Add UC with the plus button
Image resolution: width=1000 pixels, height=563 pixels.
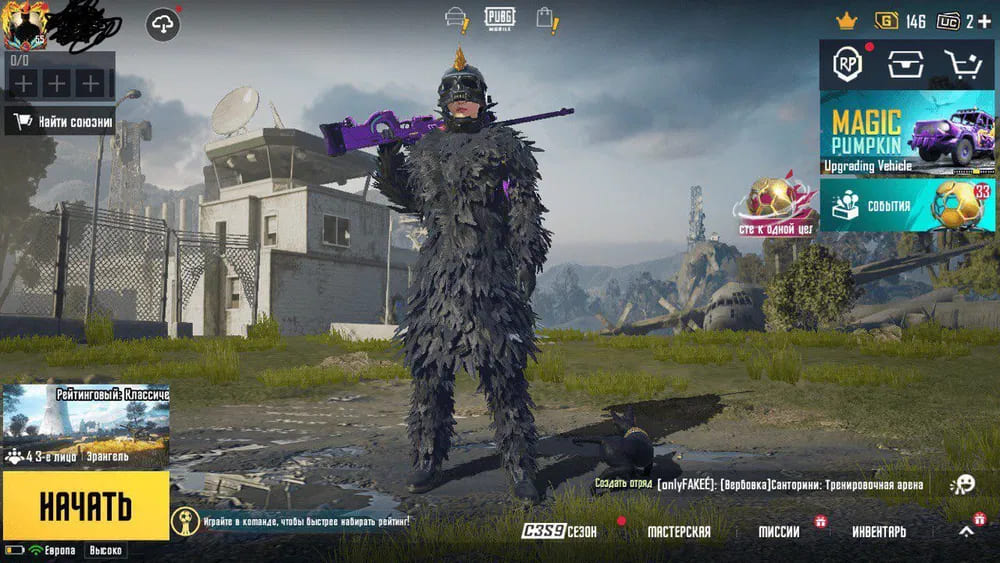click(985, 21)
